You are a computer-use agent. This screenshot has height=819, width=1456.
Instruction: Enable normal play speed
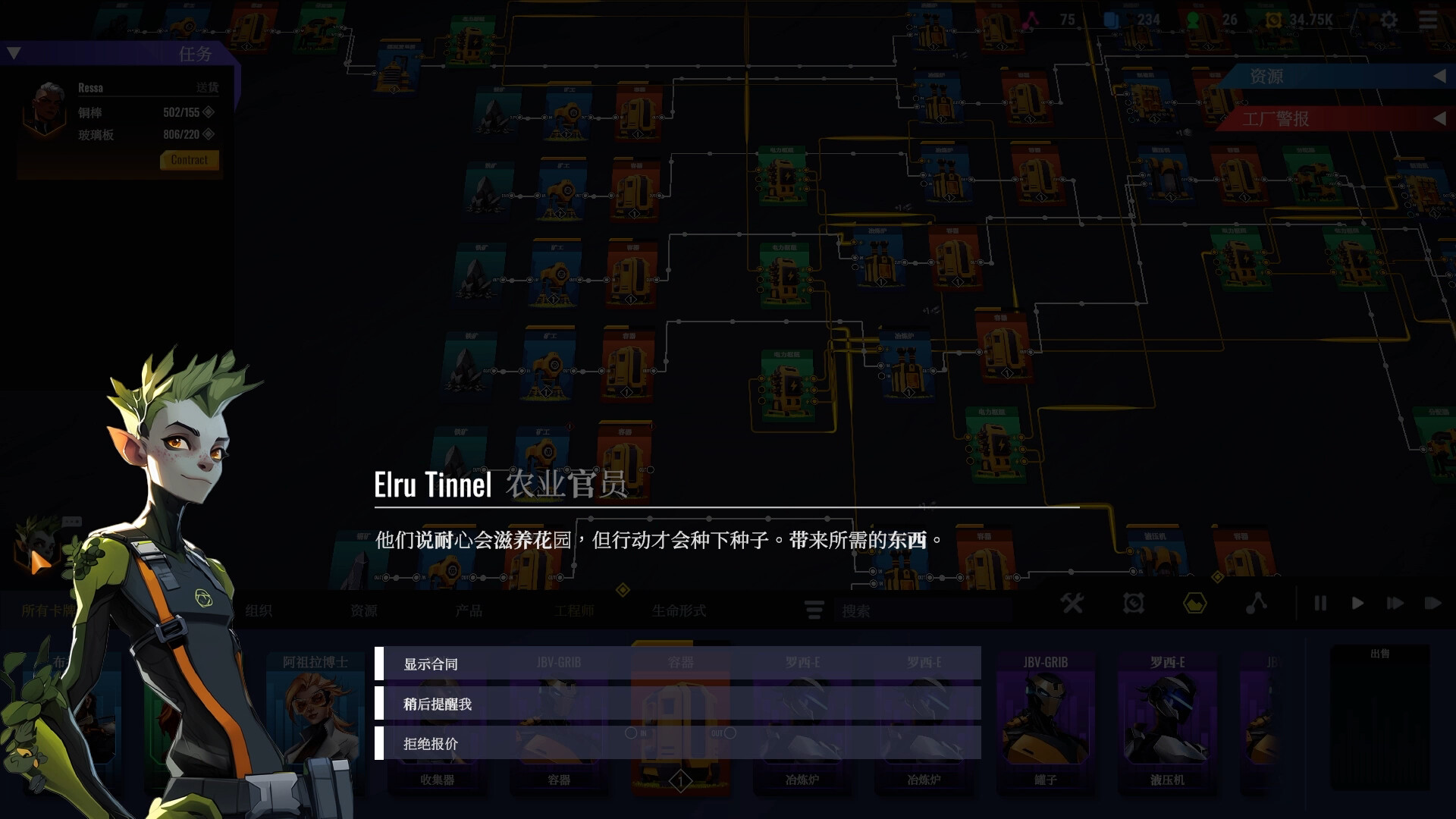pyautogui.click(x=1357, y=604)
